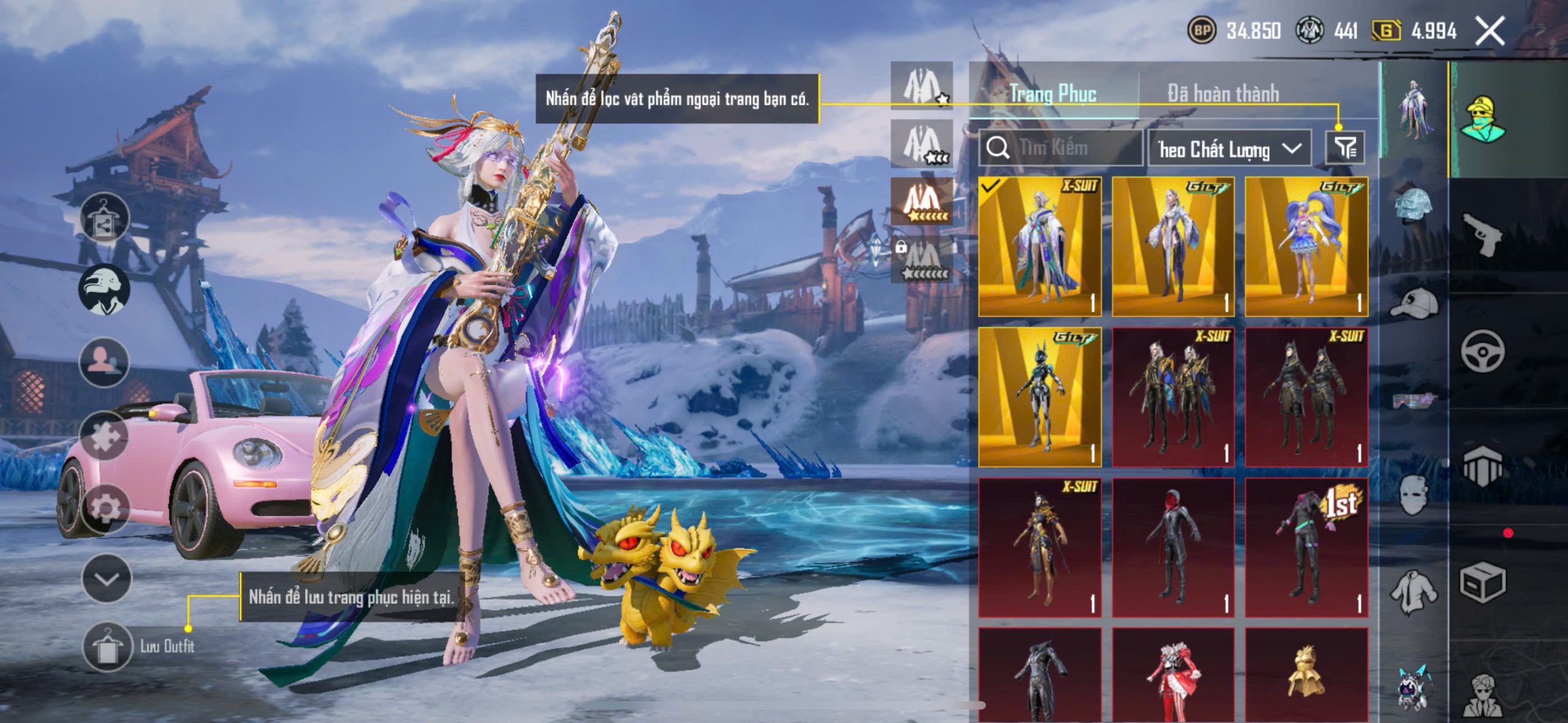Viewport: 1568px width, 723px height.
Task: Open the puzzle piece icon
Action: coord(104,436)
